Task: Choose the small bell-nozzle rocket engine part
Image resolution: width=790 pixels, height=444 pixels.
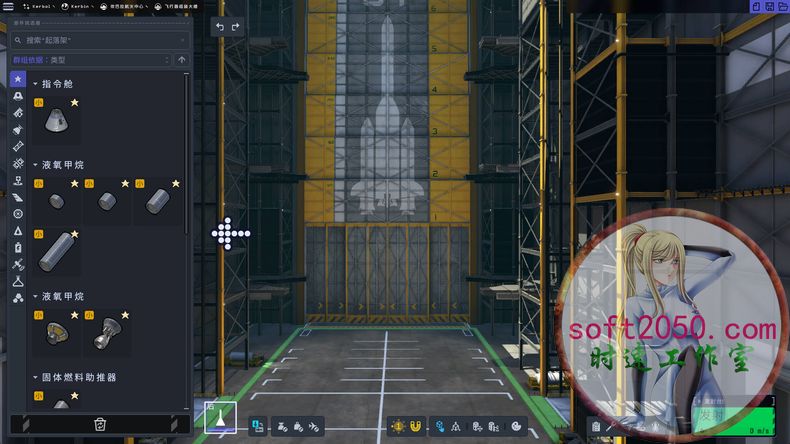Action: click(x=106, y=335)
